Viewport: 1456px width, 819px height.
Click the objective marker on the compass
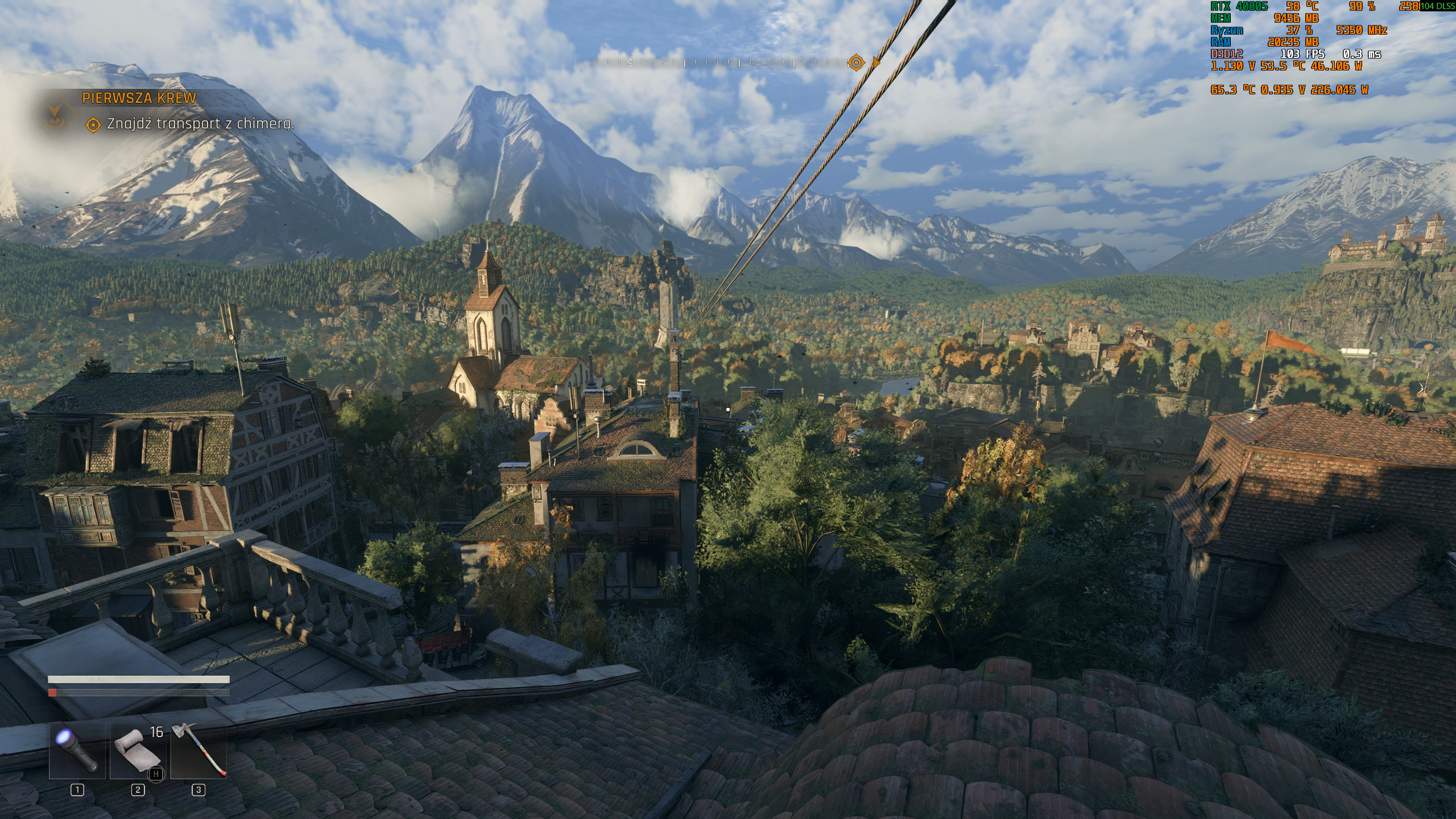pos(856,63)
